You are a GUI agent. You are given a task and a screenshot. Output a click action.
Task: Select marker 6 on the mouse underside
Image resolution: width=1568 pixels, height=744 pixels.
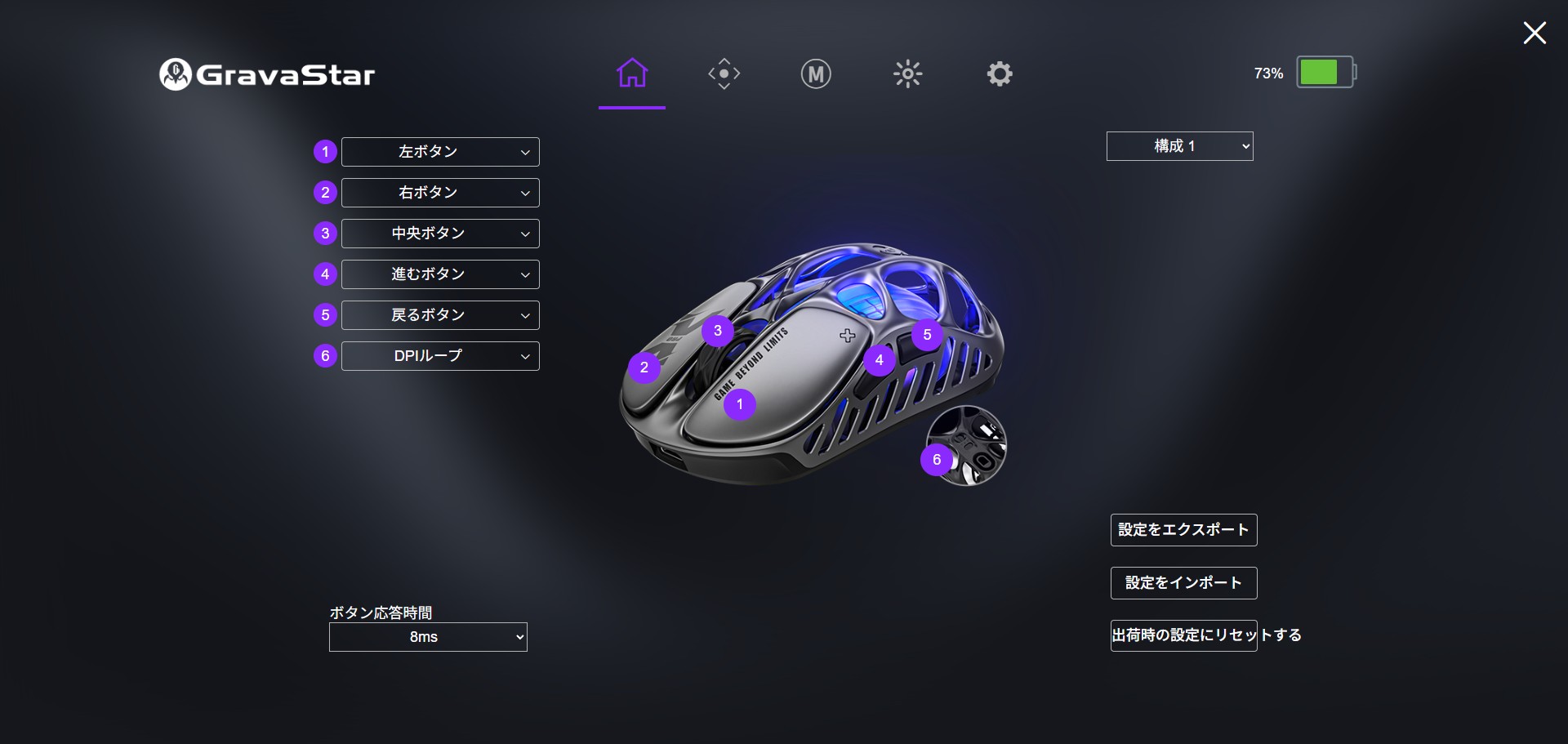[937, 460]
